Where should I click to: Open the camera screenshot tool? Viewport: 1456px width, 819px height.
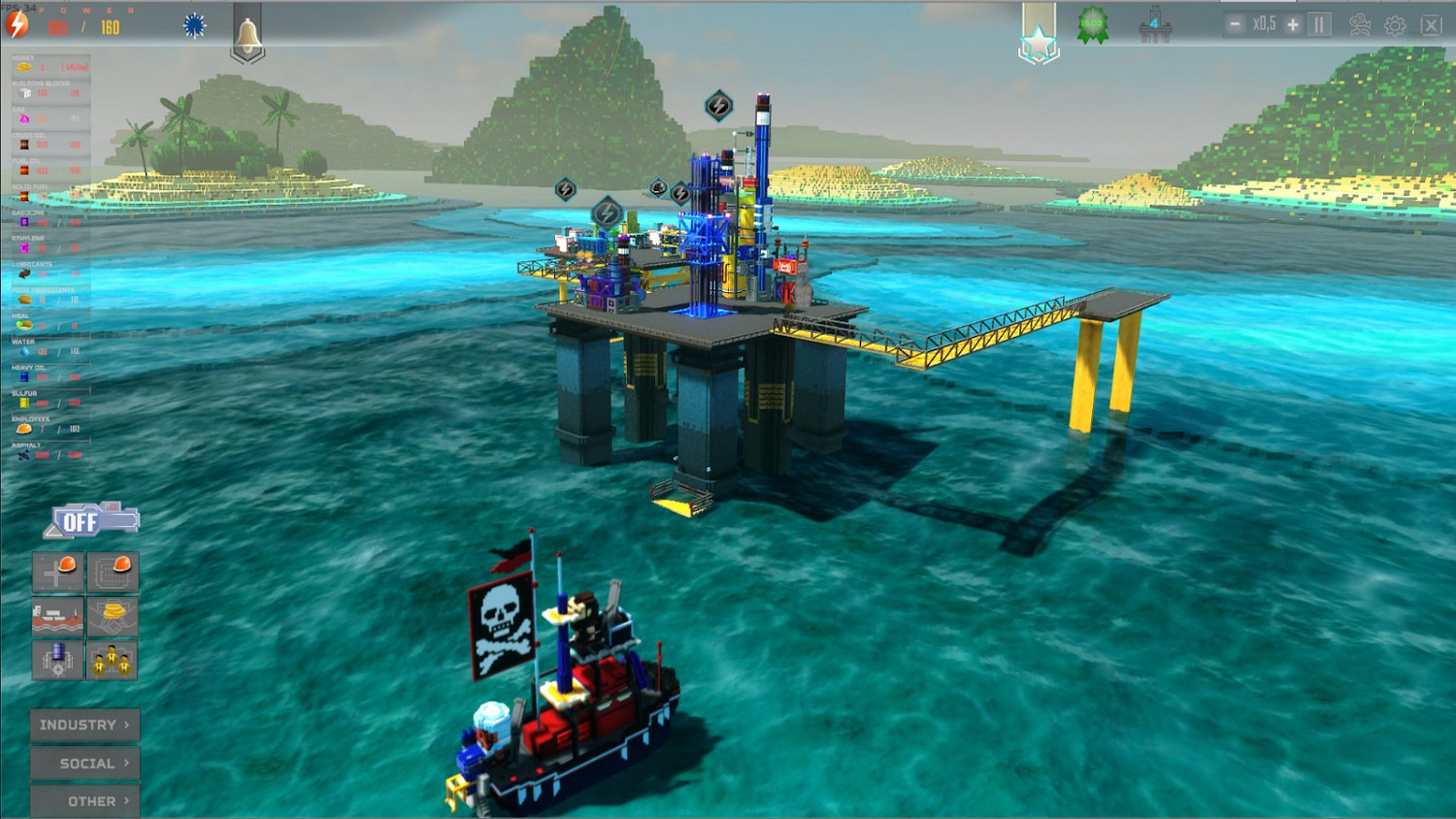click(1360, 24)
